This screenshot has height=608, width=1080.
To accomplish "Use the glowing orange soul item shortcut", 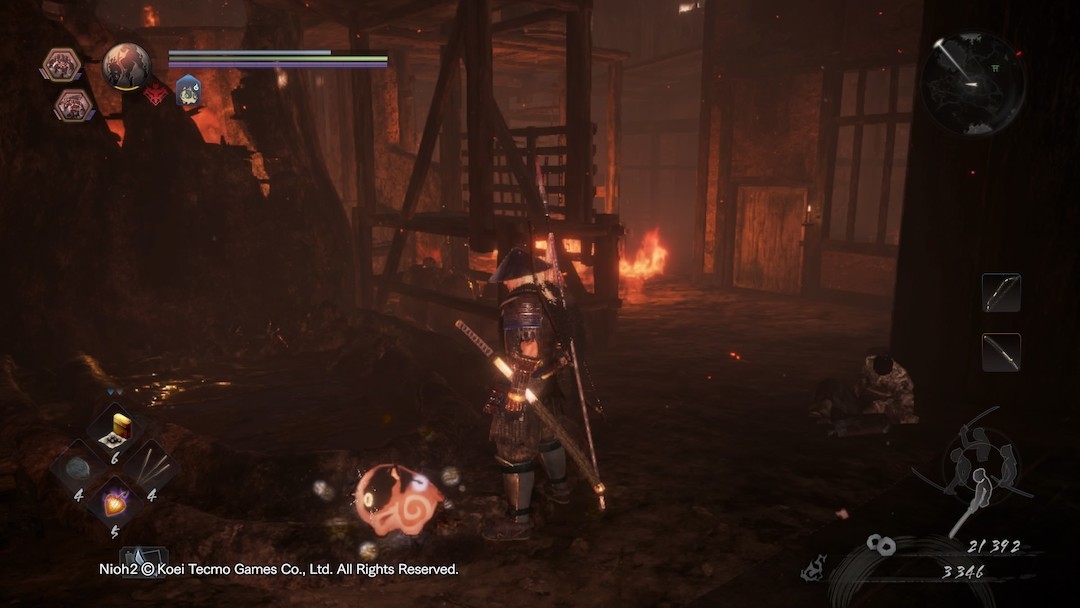I will [x=115, y=503].
